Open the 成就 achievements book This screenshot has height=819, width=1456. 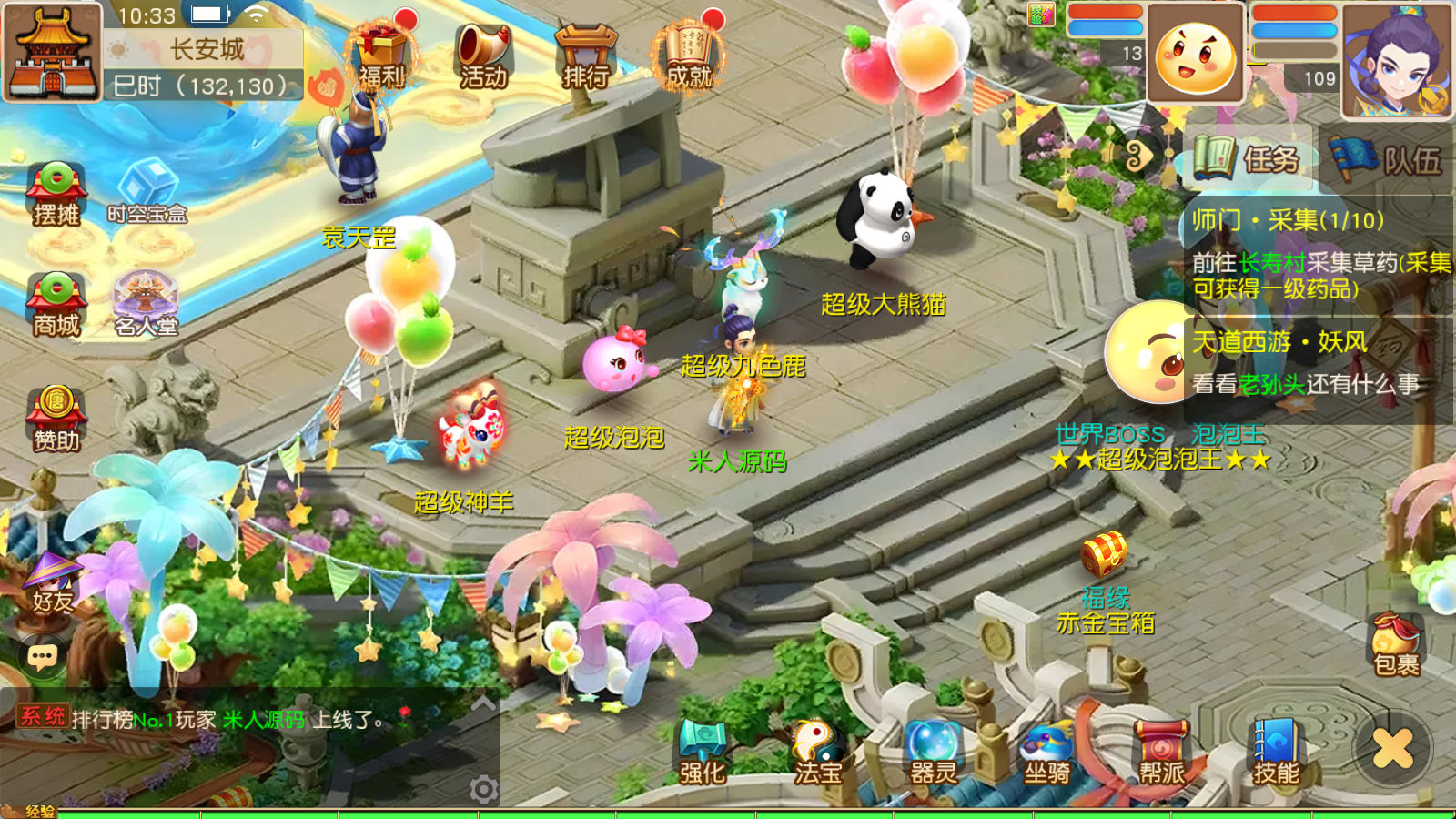click(x=689, y=55)
